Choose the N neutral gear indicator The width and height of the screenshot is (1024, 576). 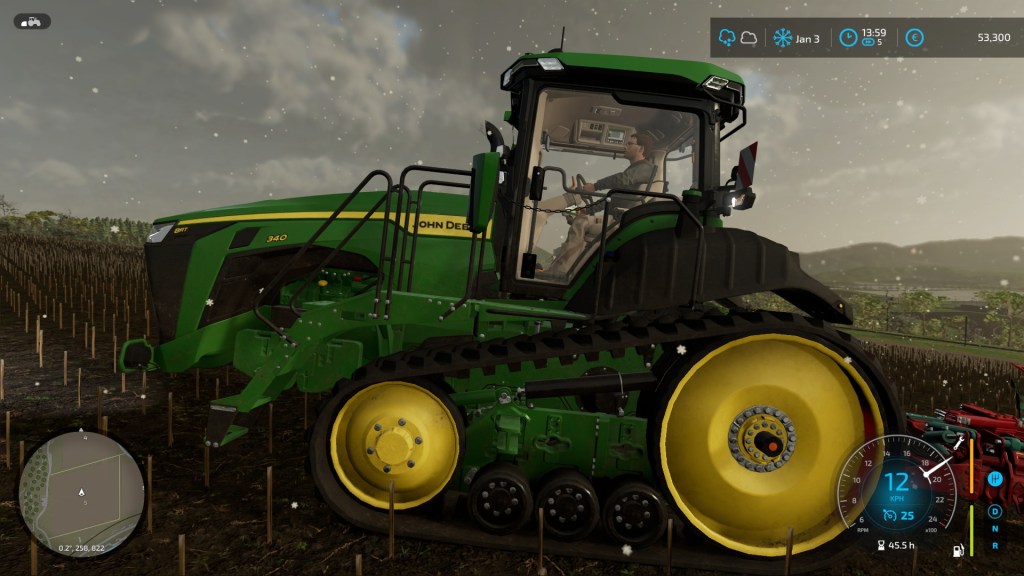[995, 528]
